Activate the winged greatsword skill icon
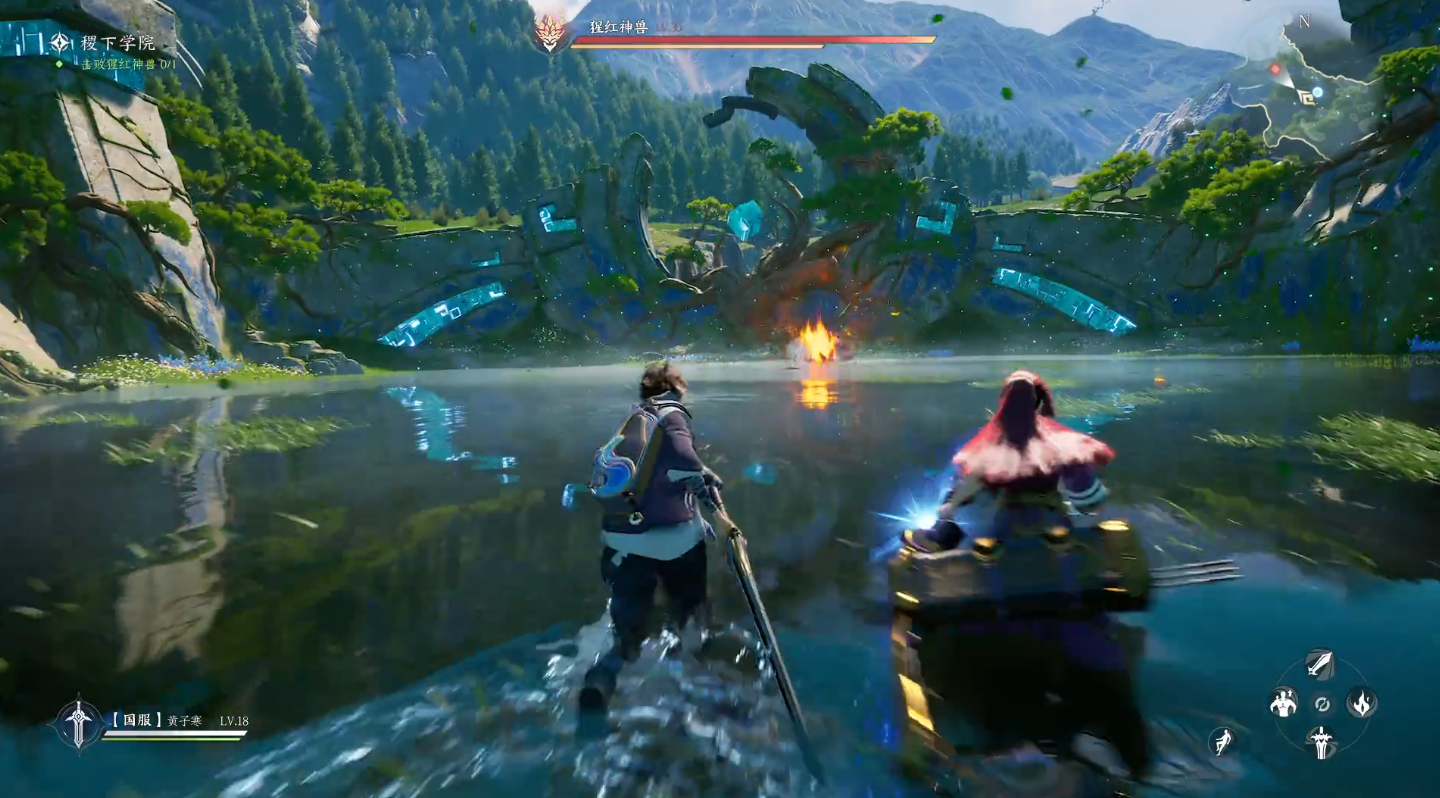The height and width of the screenshot is (798, 1440). [x=1320, y=741]
